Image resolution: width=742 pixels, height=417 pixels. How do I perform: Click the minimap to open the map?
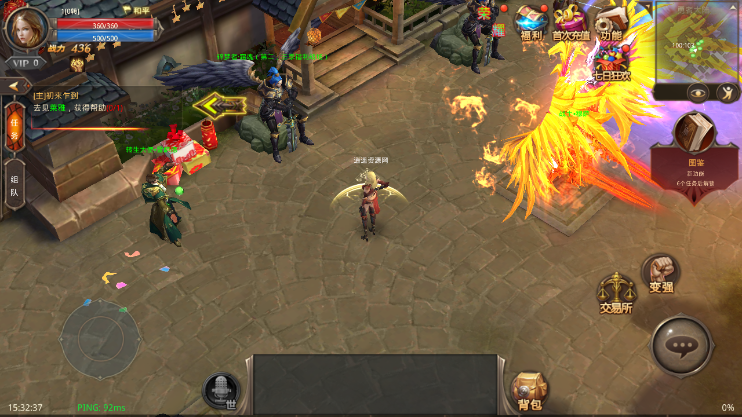pyautogui.click(x=697, y=42)
